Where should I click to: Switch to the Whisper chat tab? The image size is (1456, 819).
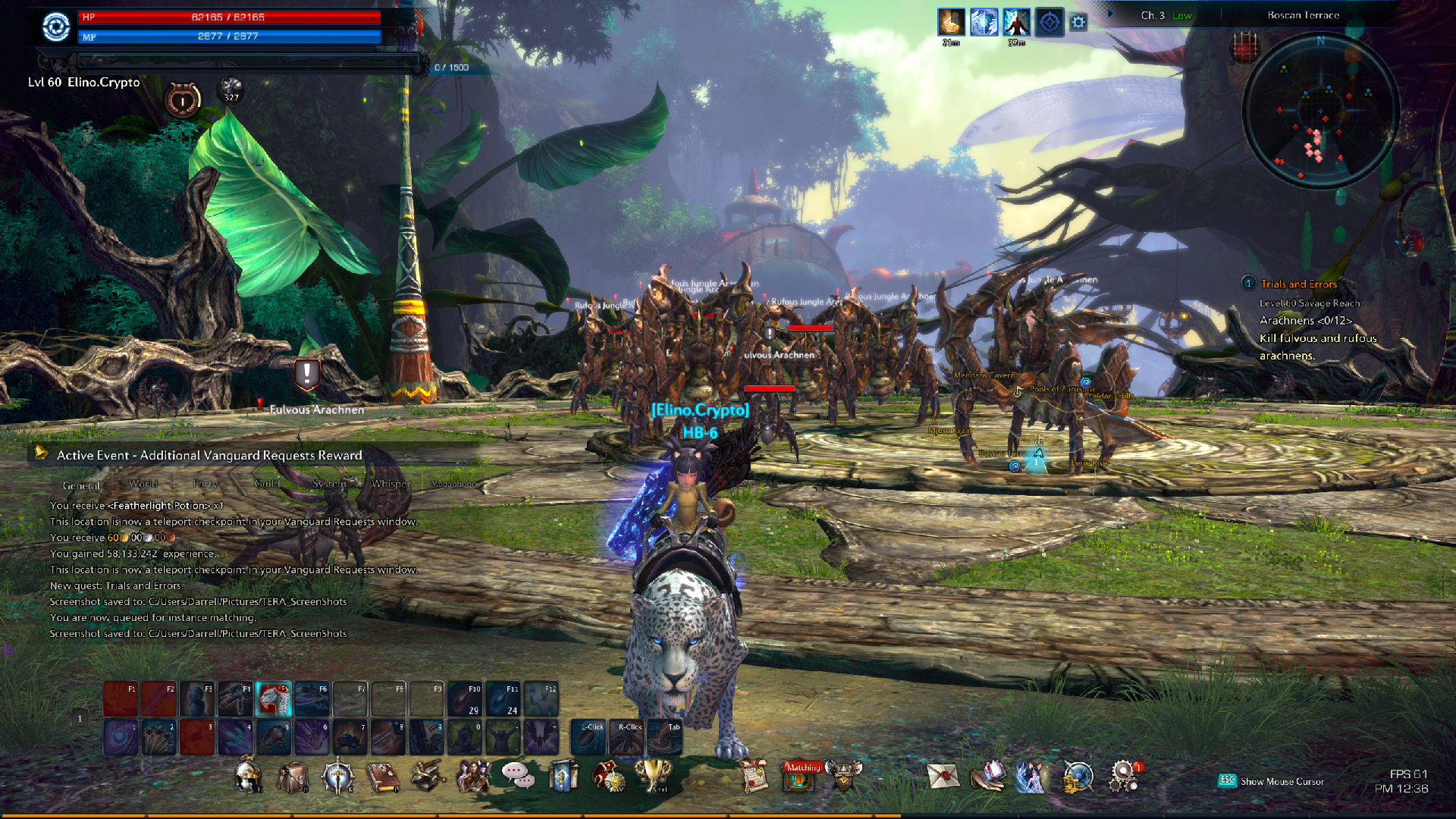pyautogui.click(x=391, y=484)
